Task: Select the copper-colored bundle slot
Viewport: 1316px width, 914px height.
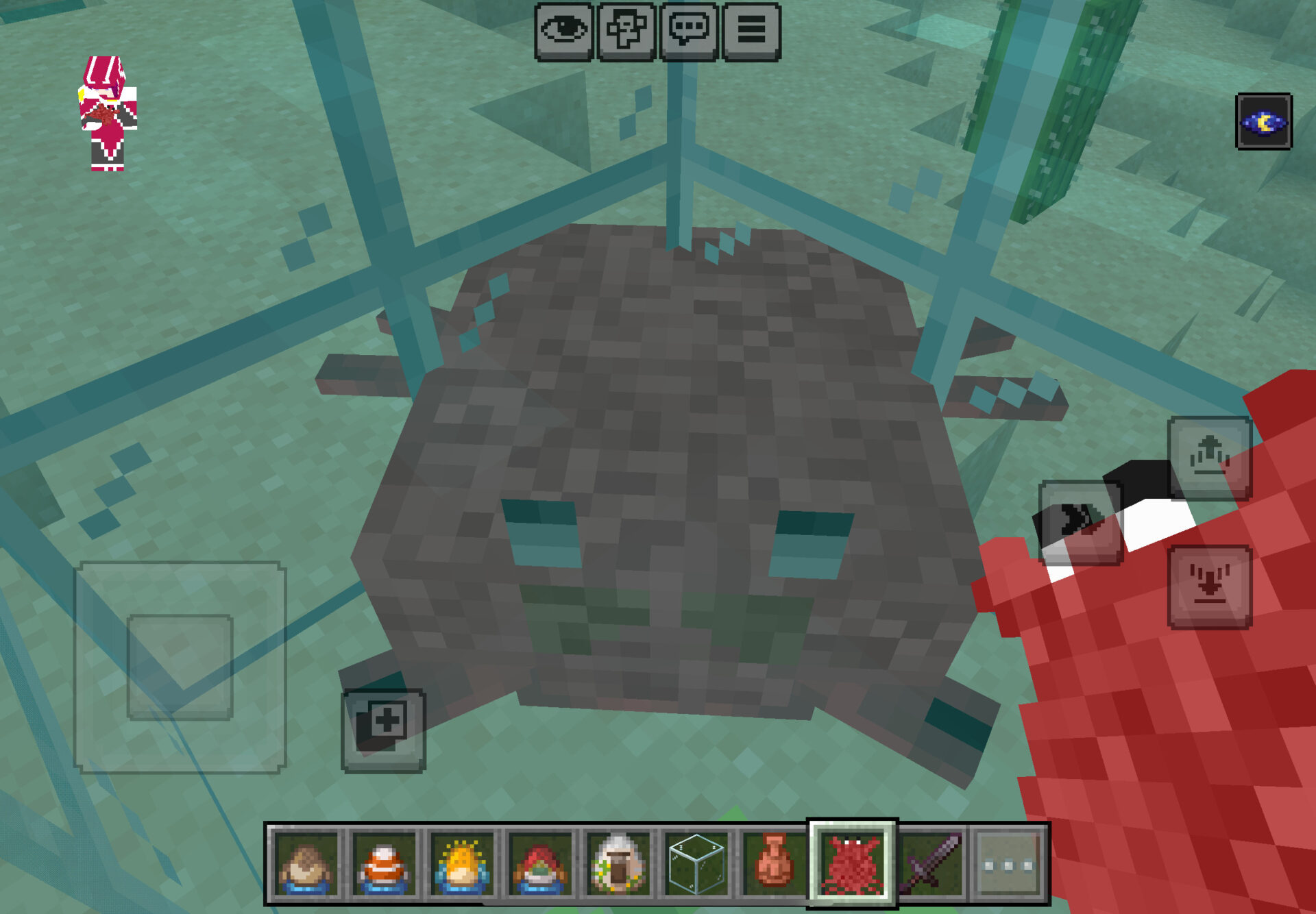Action: pyautogui.click(x=774, y=865)
